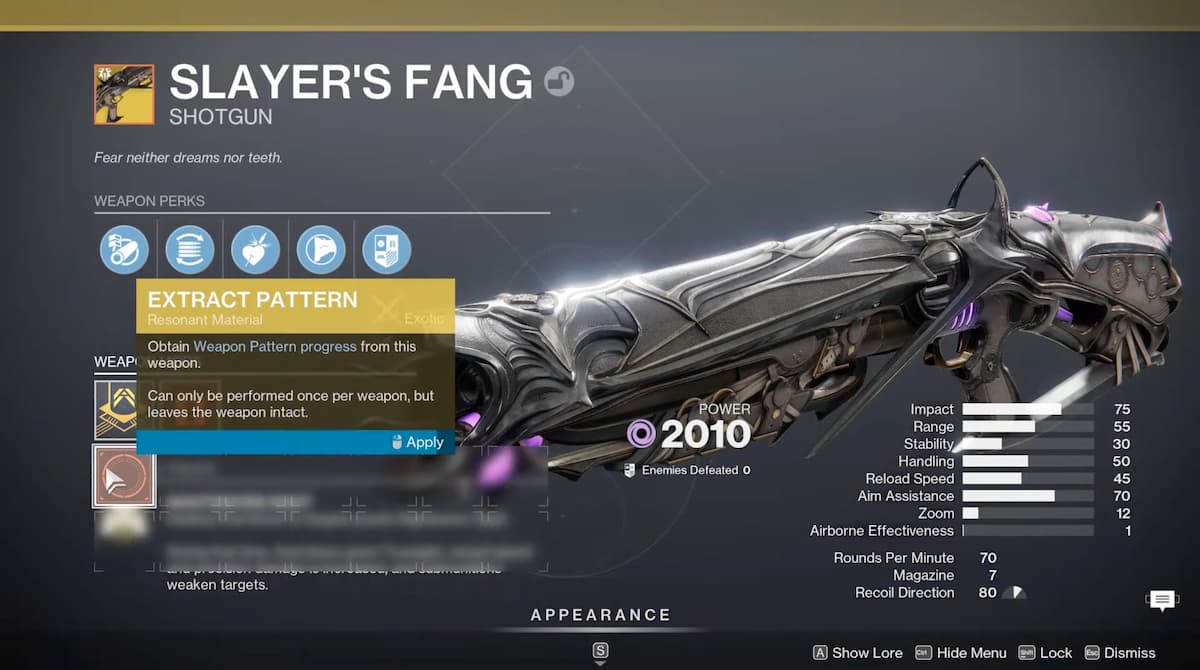Toggle the lock icon beside Slayer's Fang
1200x670 pixels.
coord(559,82)
